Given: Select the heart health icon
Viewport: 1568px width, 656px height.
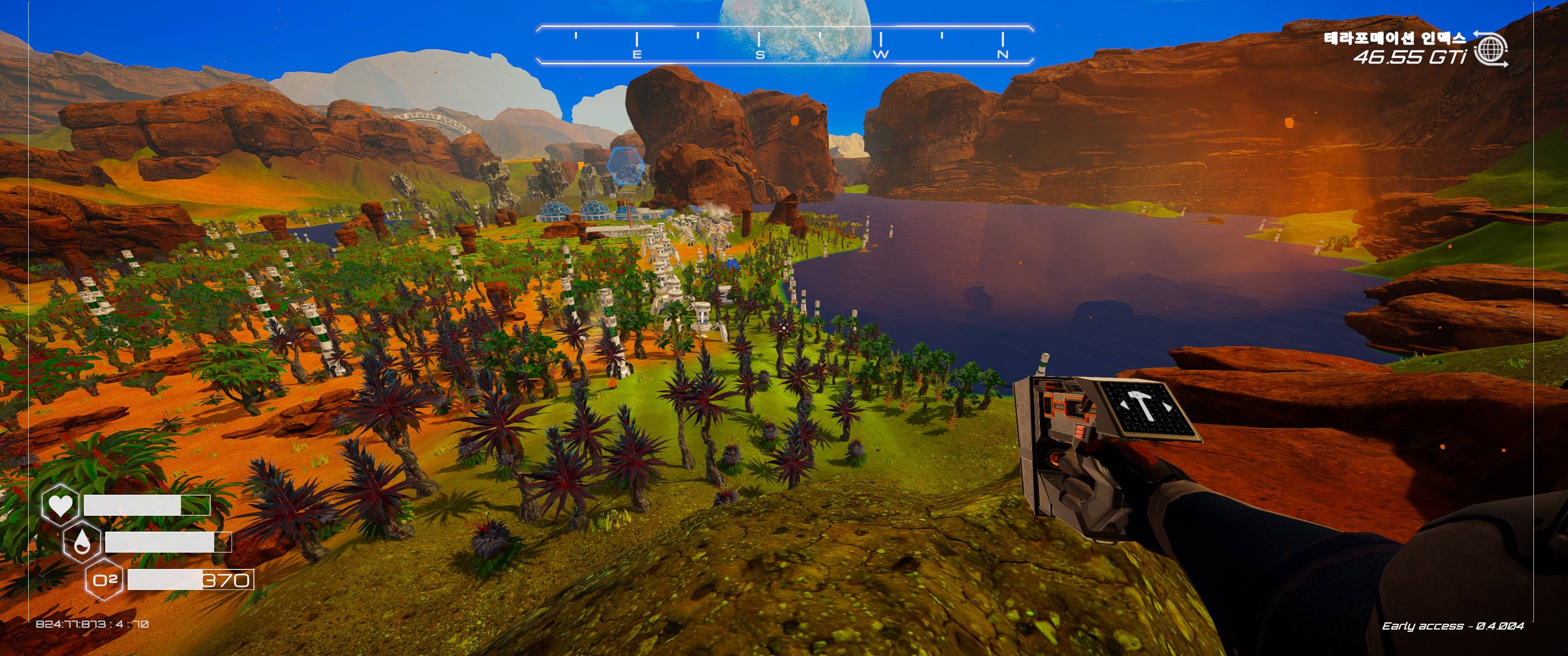Looking at the screenshot, I should tap(60, 504).
